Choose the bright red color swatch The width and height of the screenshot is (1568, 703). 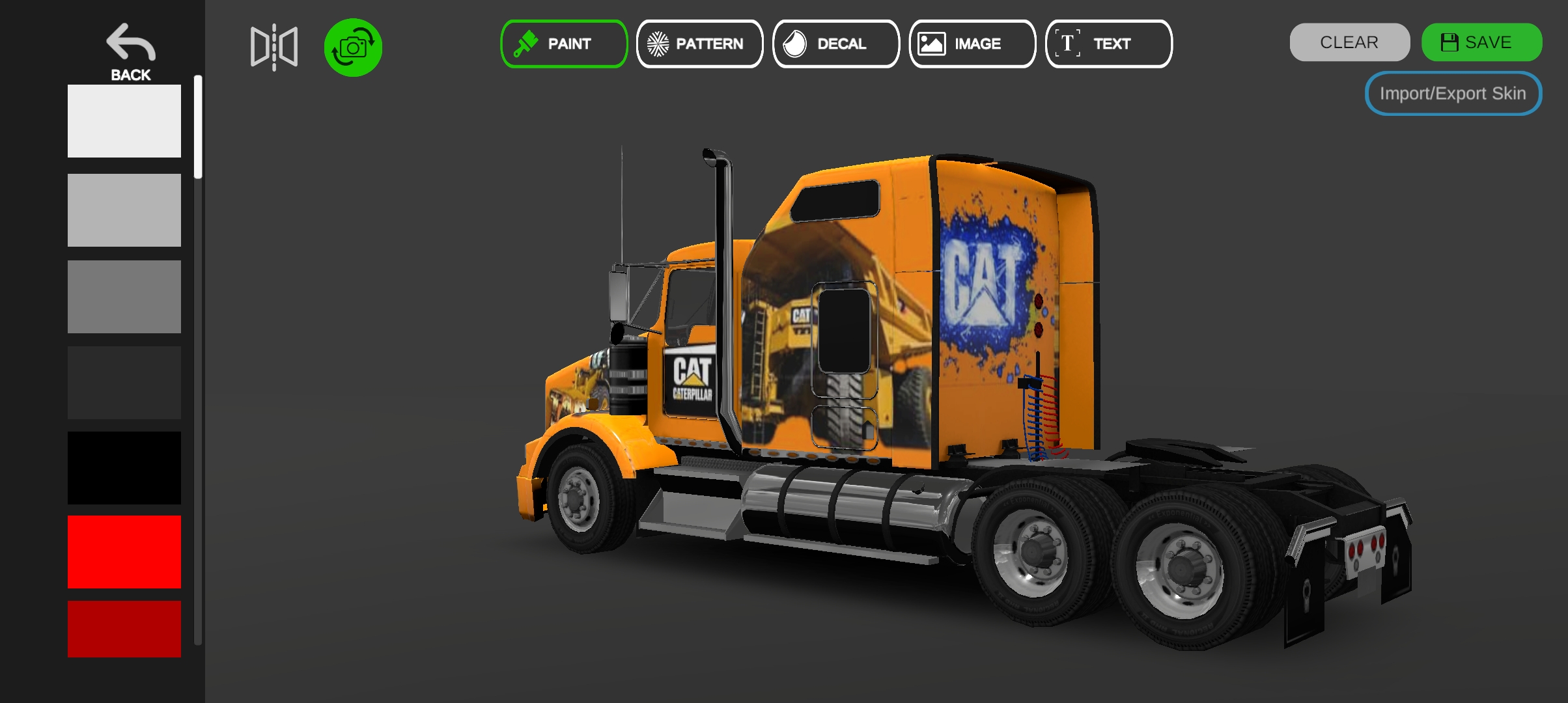(124, 552)
